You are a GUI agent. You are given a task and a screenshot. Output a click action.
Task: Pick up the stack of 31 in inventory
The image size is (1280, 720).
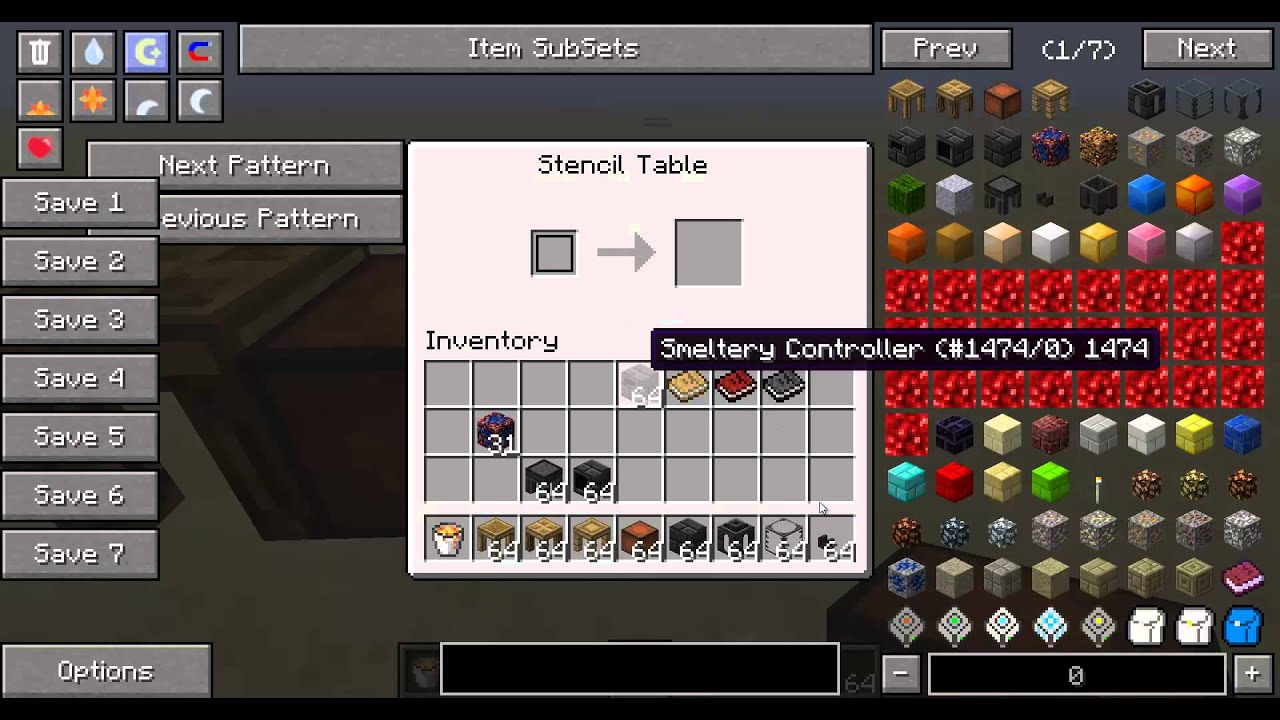495,433
